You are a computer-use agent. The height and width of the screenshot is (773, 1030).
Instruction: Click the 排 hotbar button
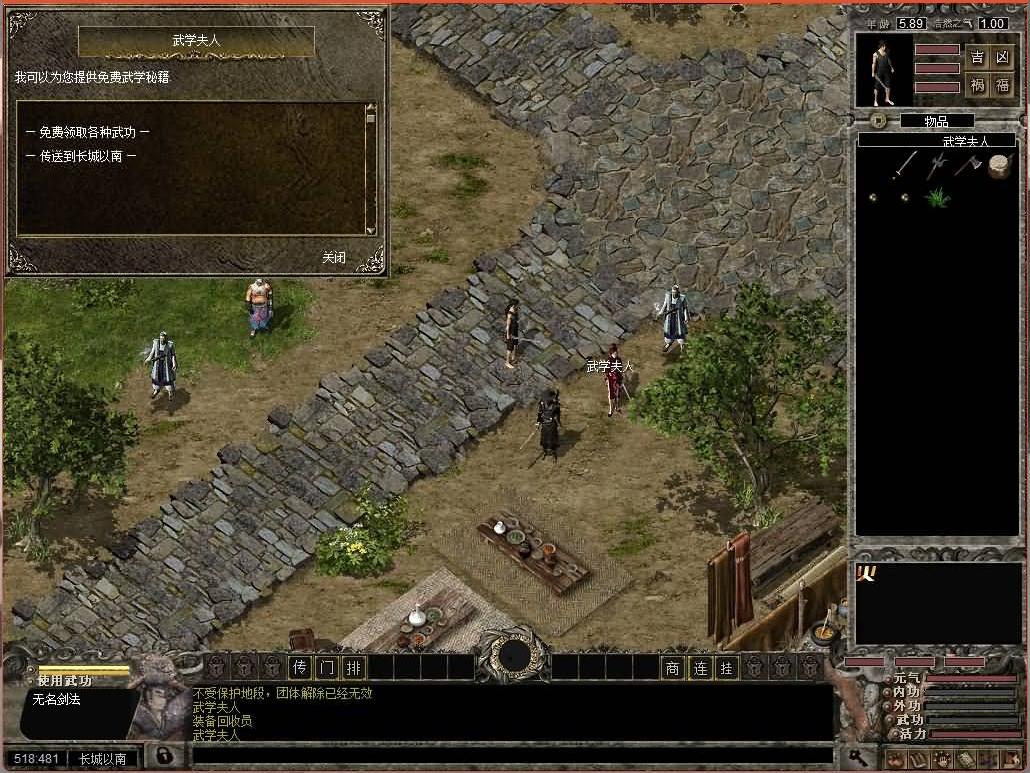[x=354, y=667]
